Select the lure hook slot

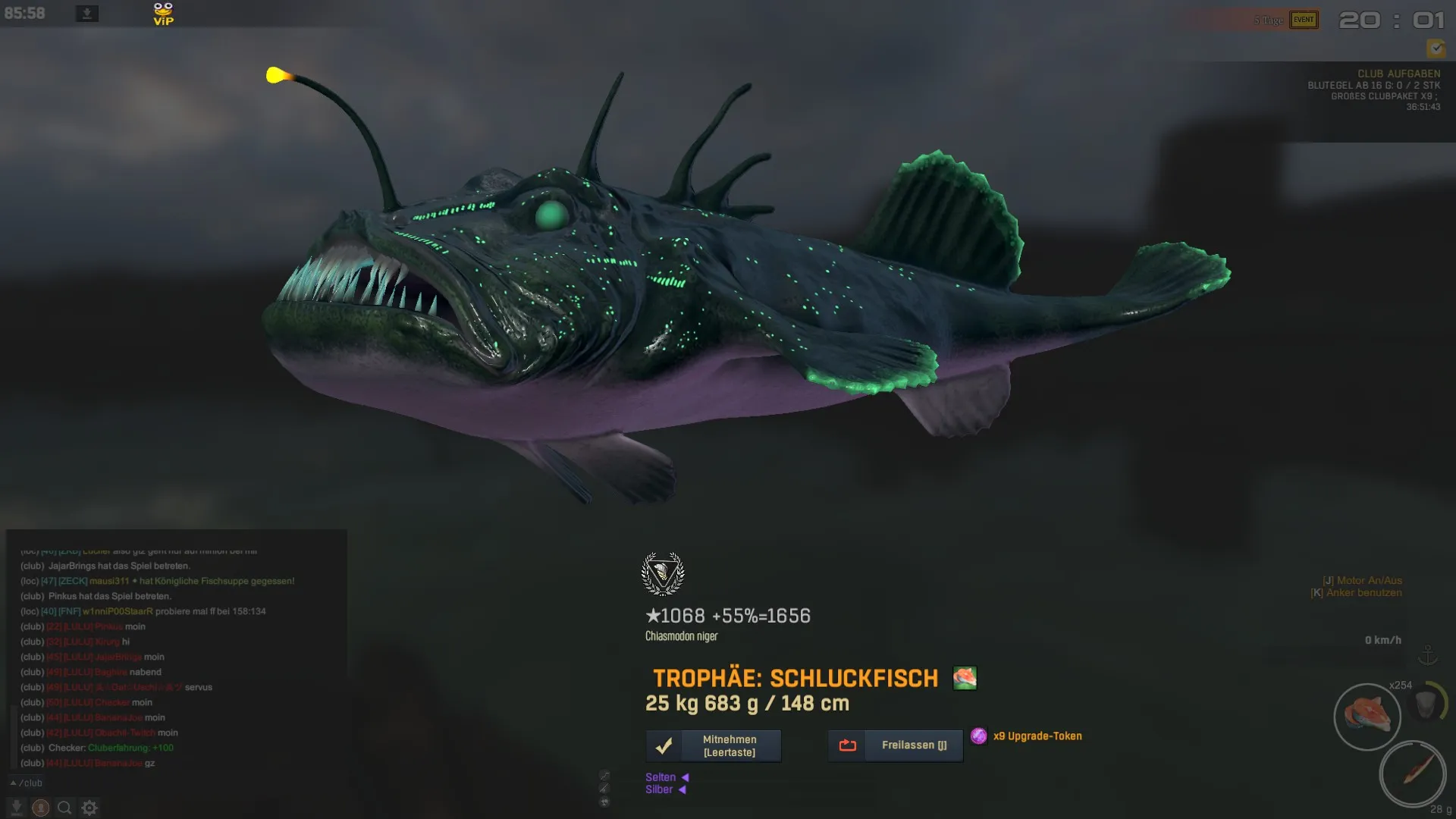(x=1412, y=773)
